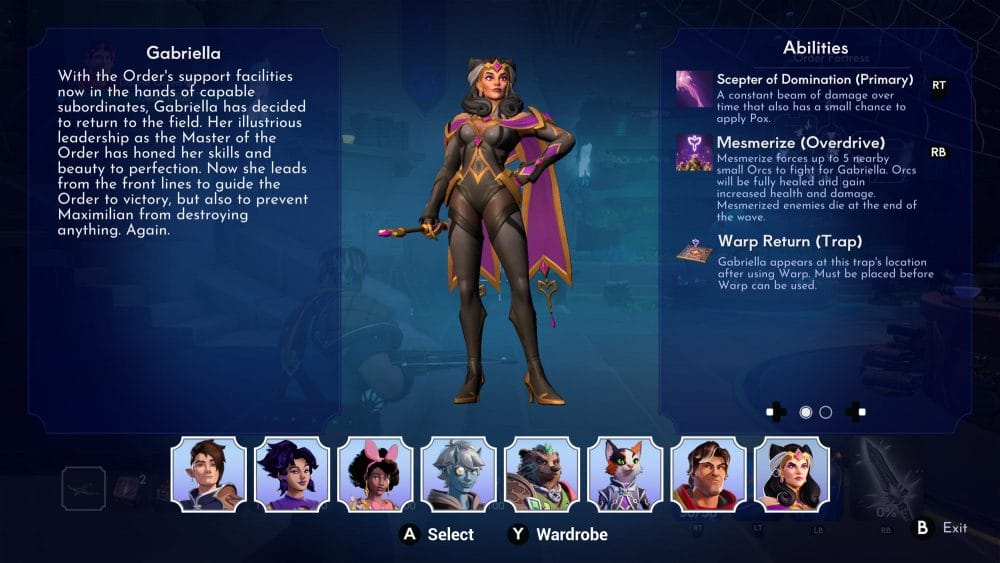Click the Mesmerize overdrive ability icon
The width and height of the screenshot is (1000, 563).
pos(694,152)
